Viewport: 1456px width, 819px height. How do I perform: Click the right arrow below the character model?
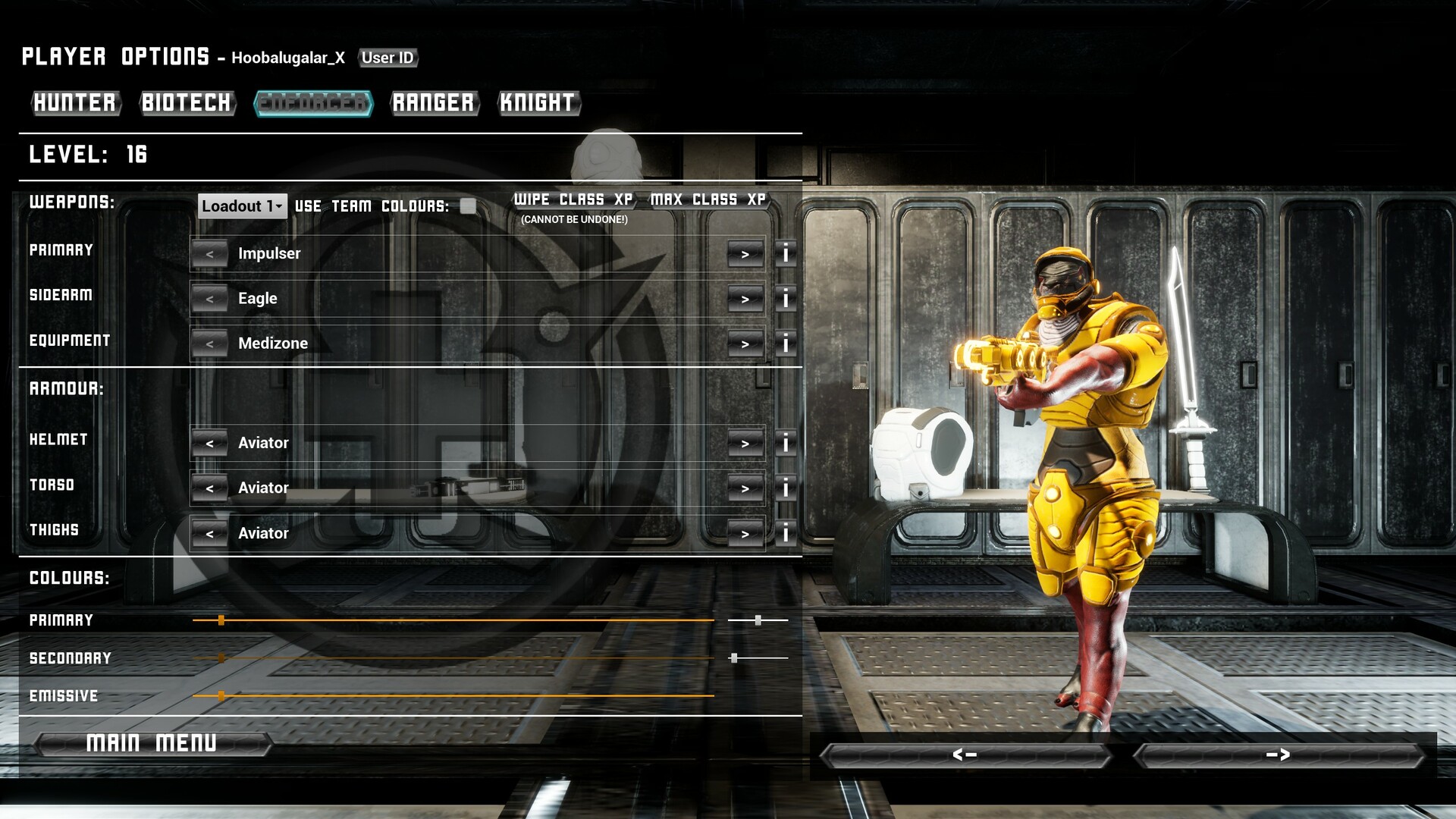tap(1279, 755)
